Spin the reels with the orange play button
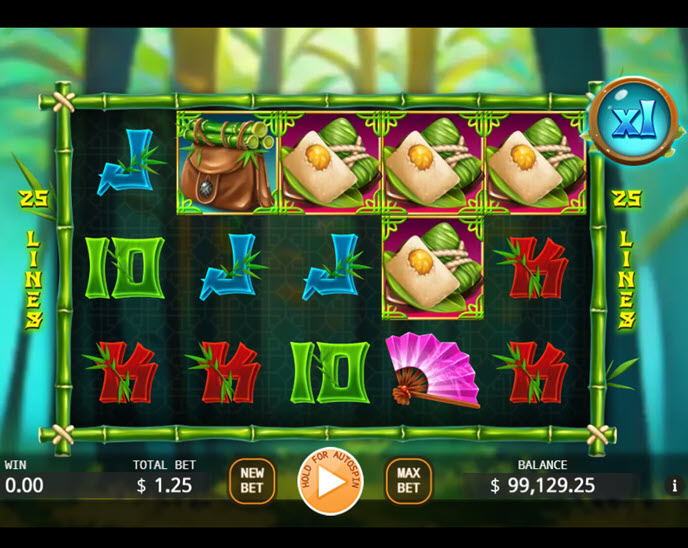 [330, 481]
